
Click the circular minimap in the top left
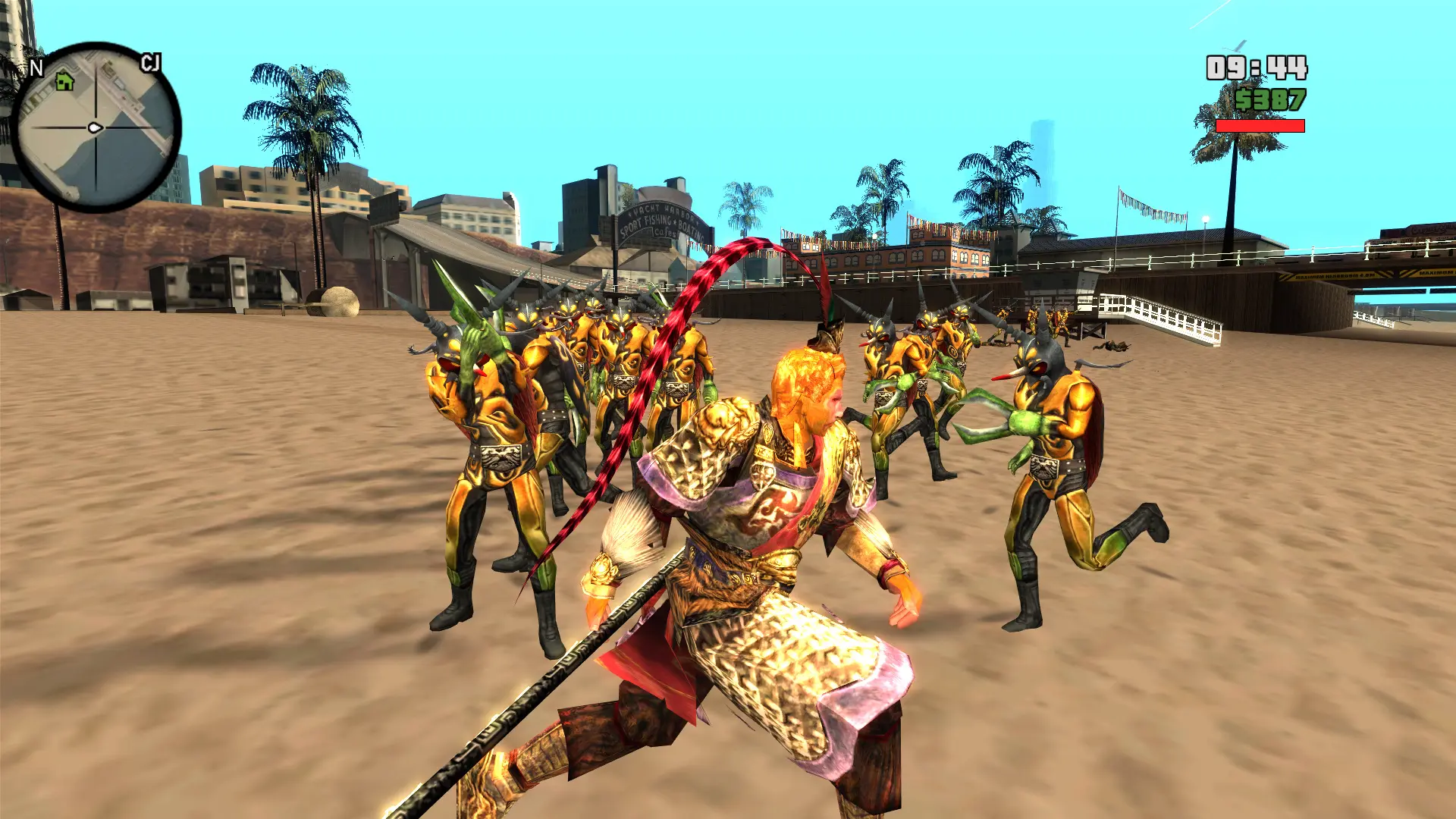95,129
